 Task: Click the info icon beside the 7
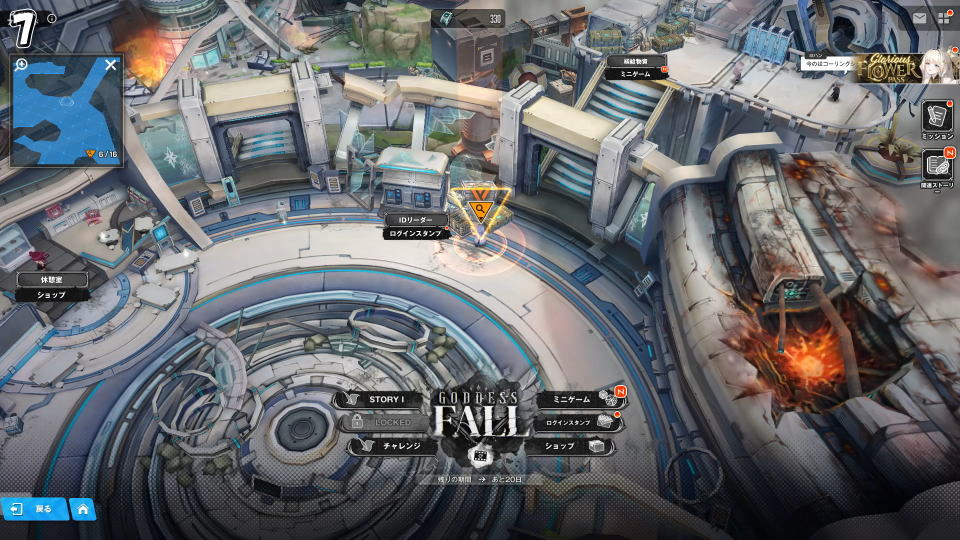coord(51,18)
